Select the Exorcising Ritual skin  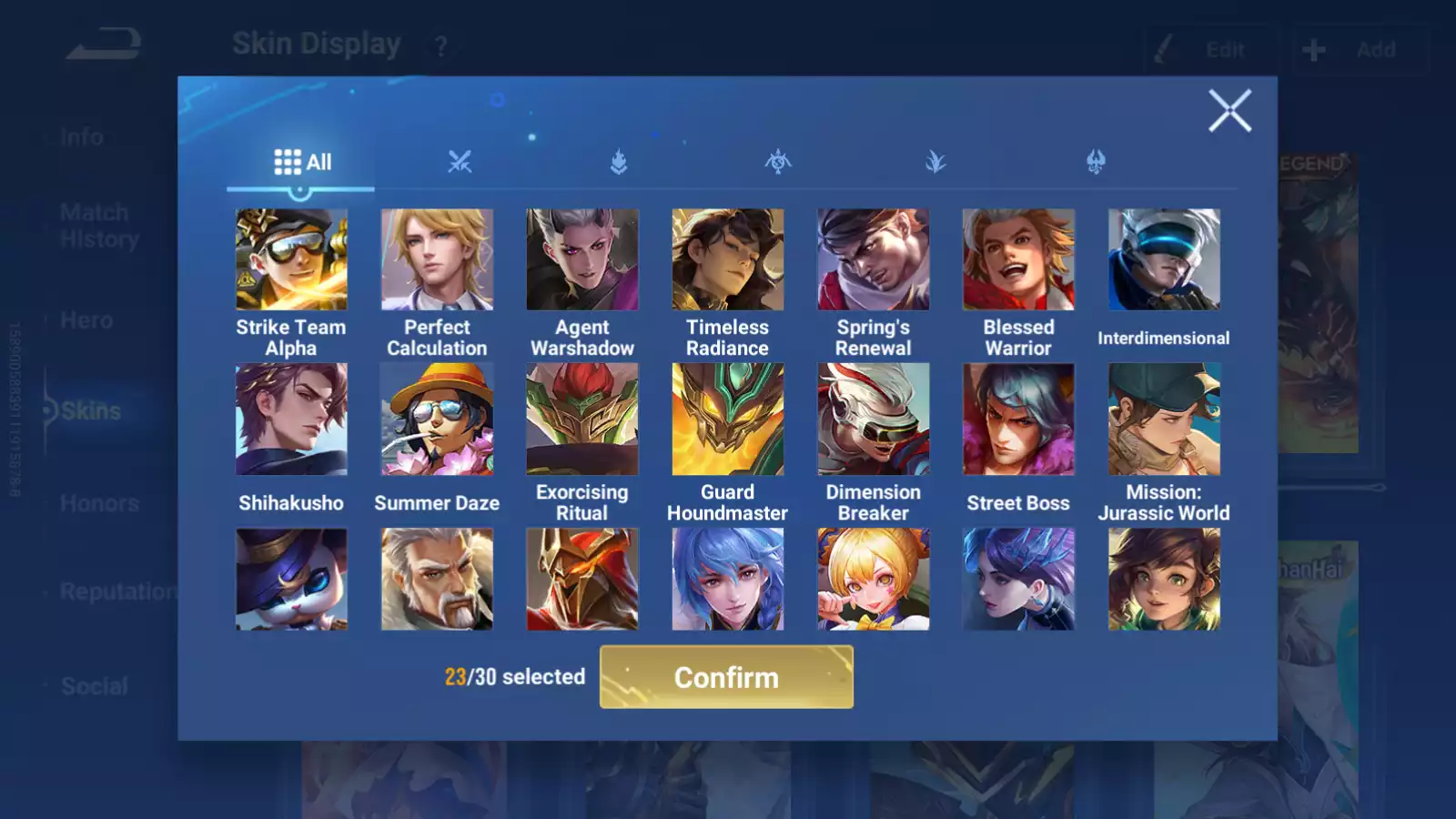tap(582, 420)
